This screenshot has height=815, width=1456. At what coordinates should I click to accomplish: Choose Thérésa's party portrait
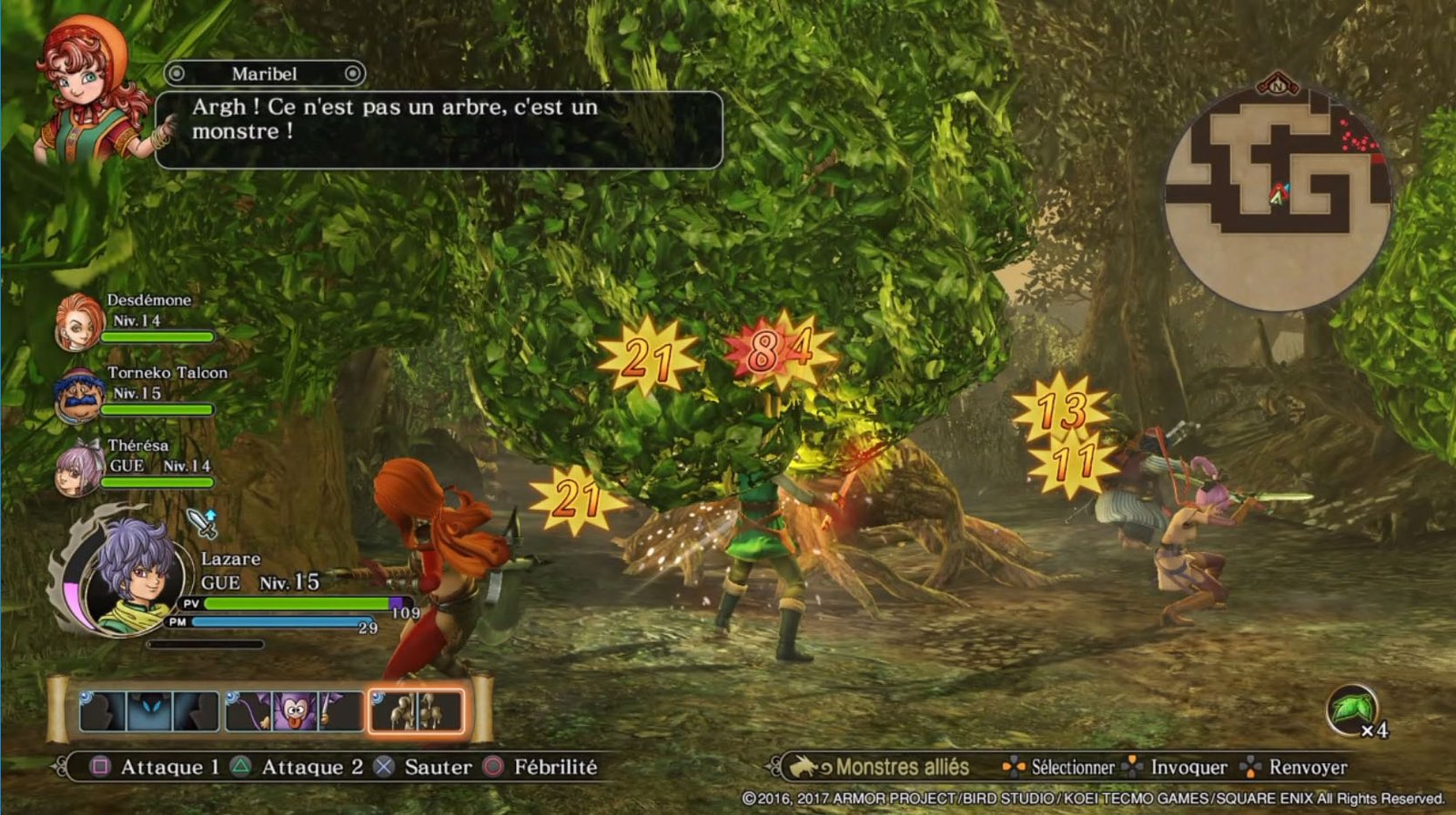point(79,468)
